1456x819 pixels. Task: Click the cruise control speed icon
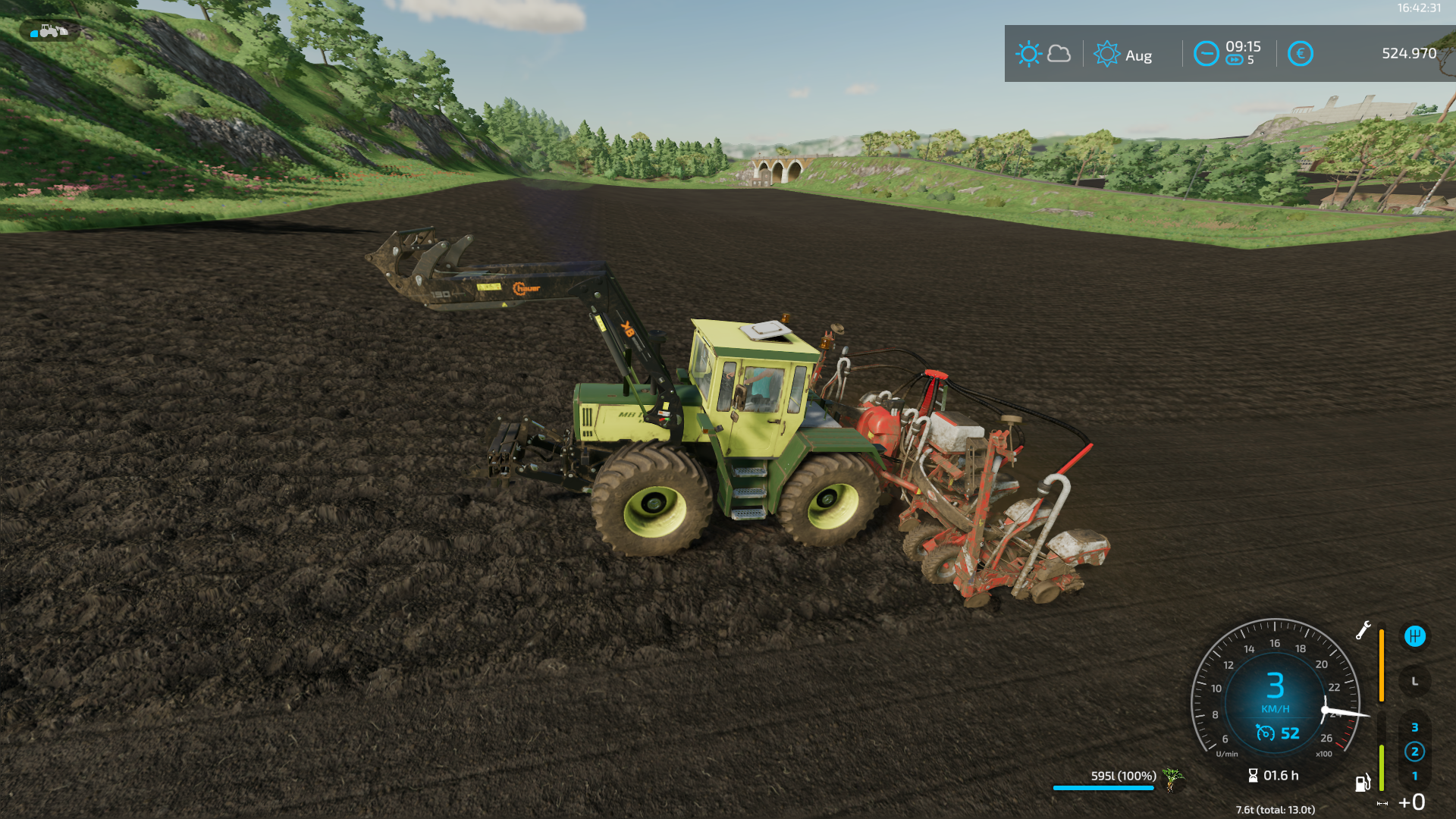(1266, 733)
